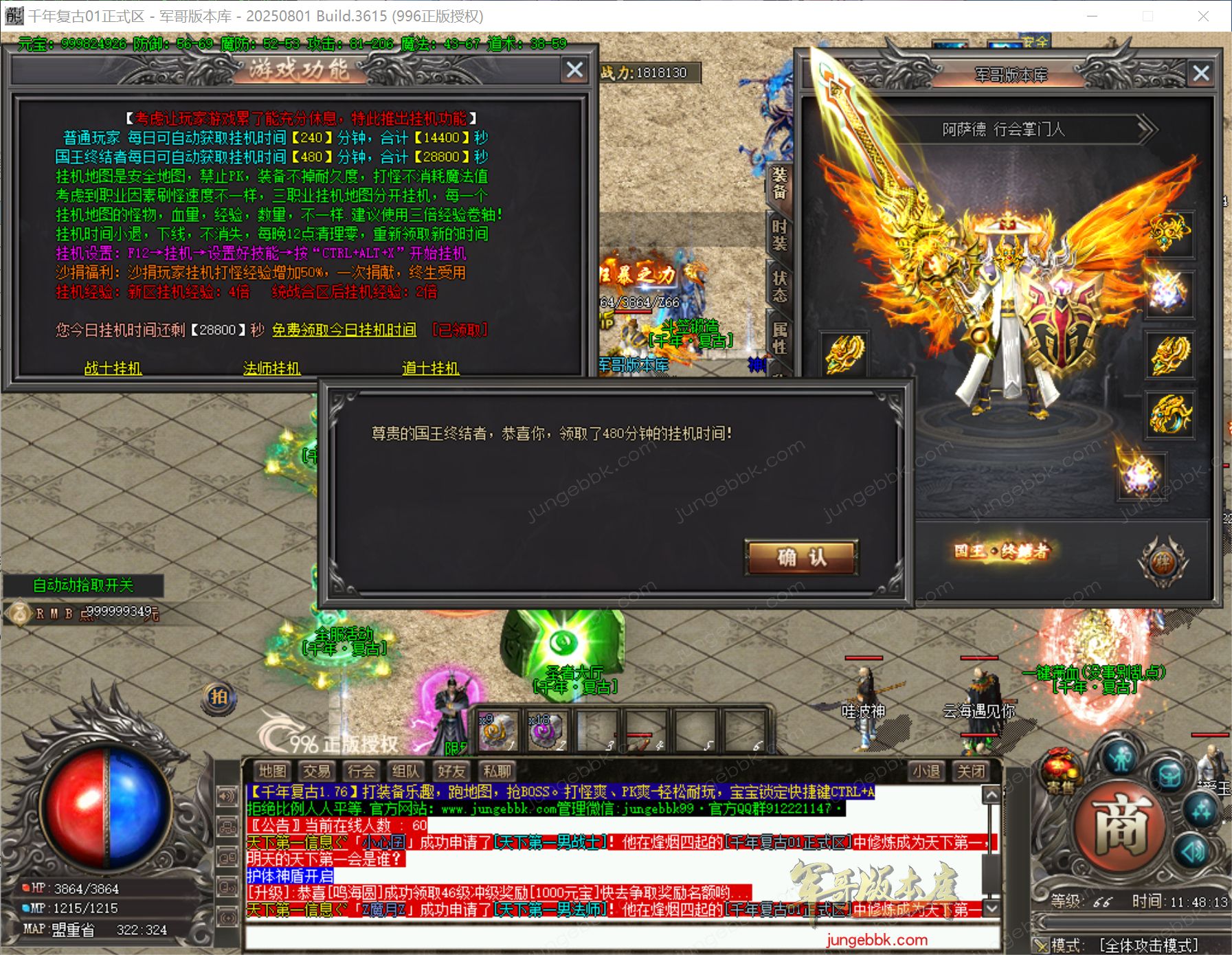Click the speaker icon beside the chat panel
The image size is (1232, 955).
[228, 795]
